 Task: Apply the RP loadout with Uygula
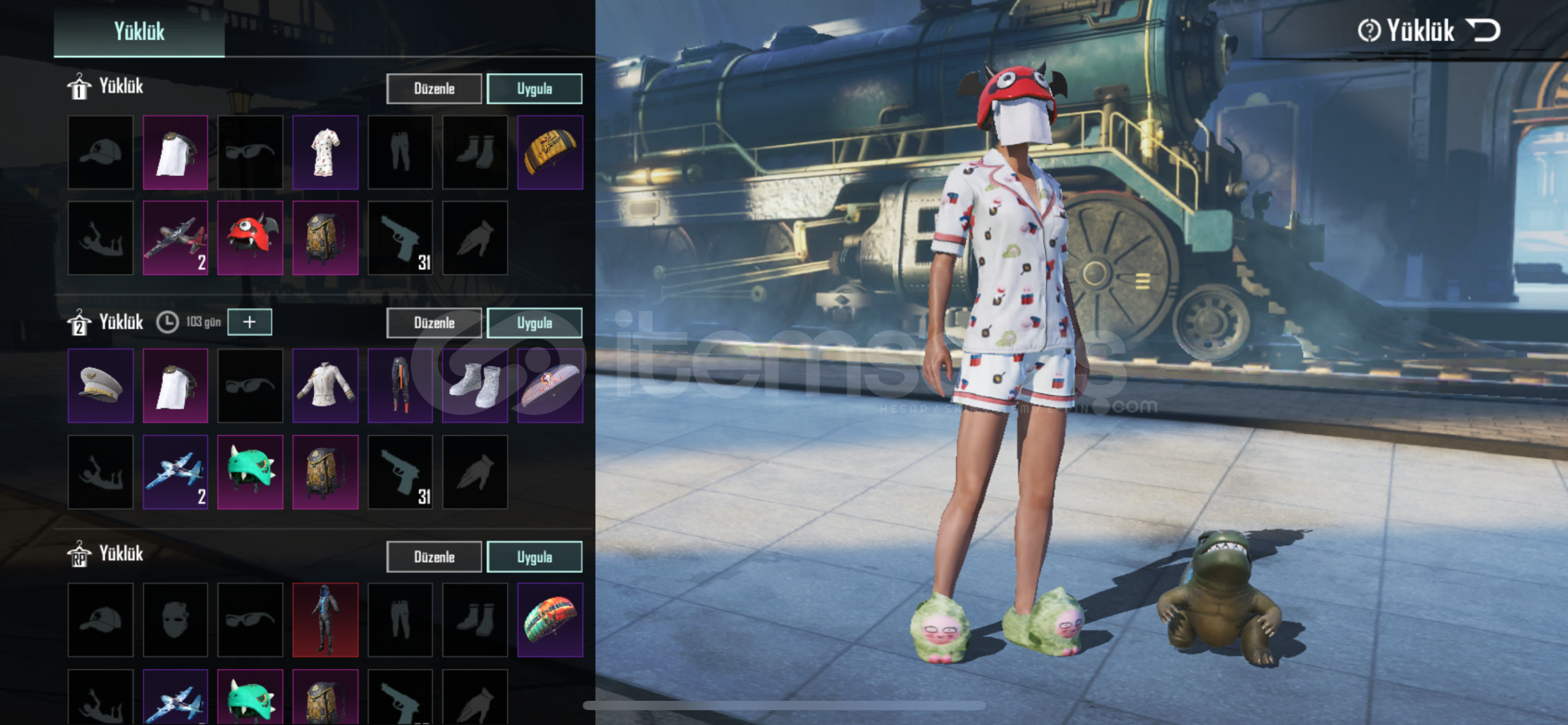pos(534,557)
